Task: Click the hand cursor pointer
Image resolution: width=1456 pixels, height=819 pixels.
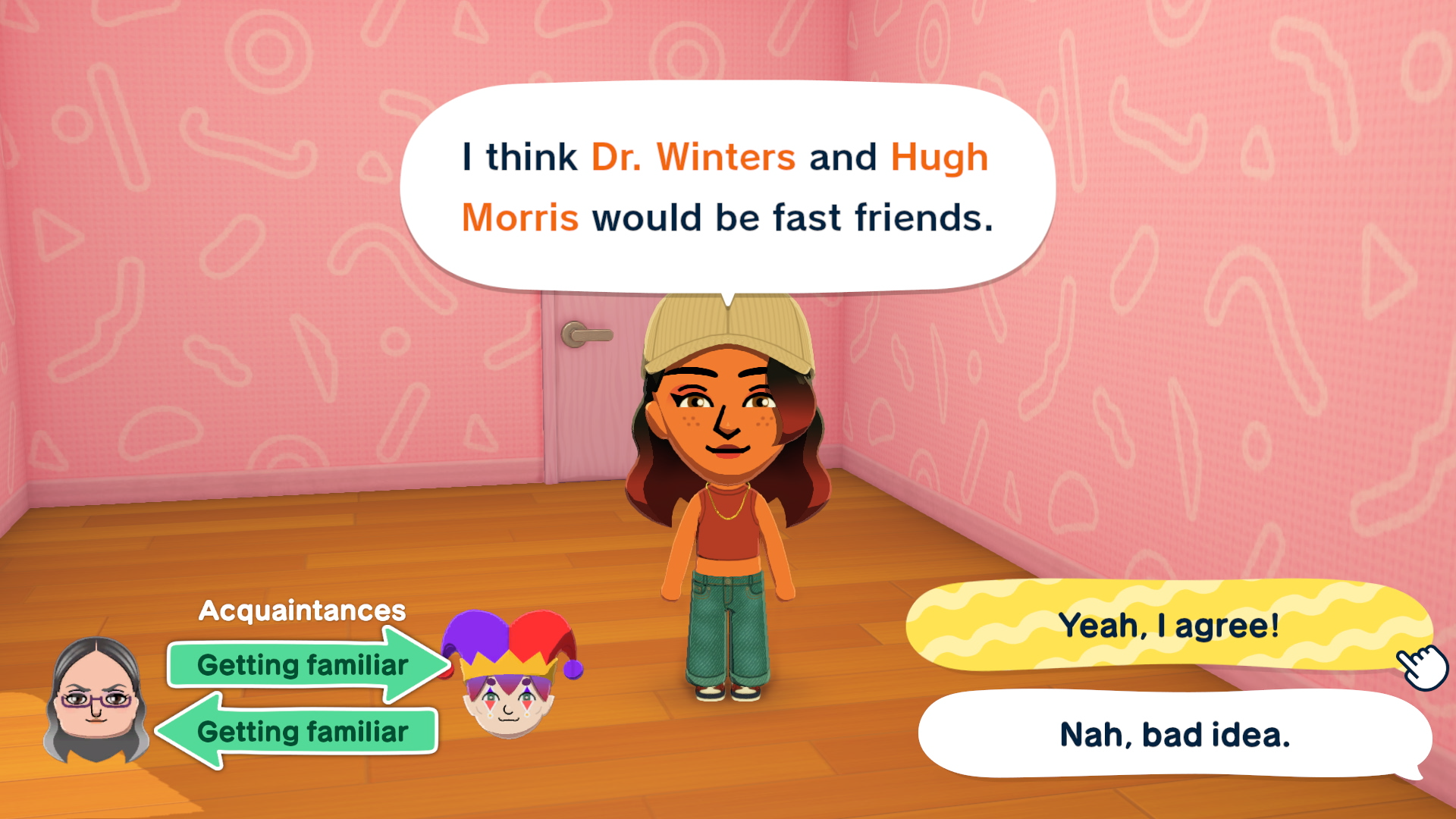Action: click(x=1422, y=666)
